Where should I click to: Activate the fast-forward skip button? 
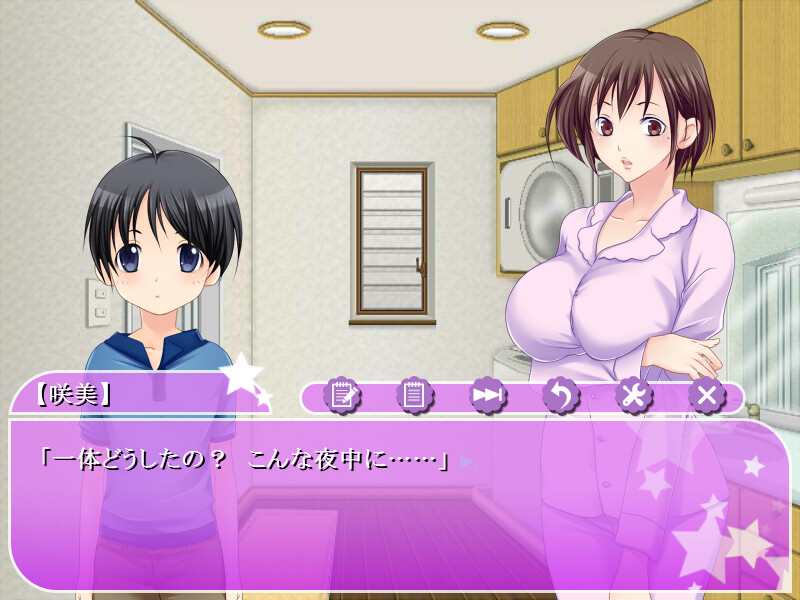(487, 396)
